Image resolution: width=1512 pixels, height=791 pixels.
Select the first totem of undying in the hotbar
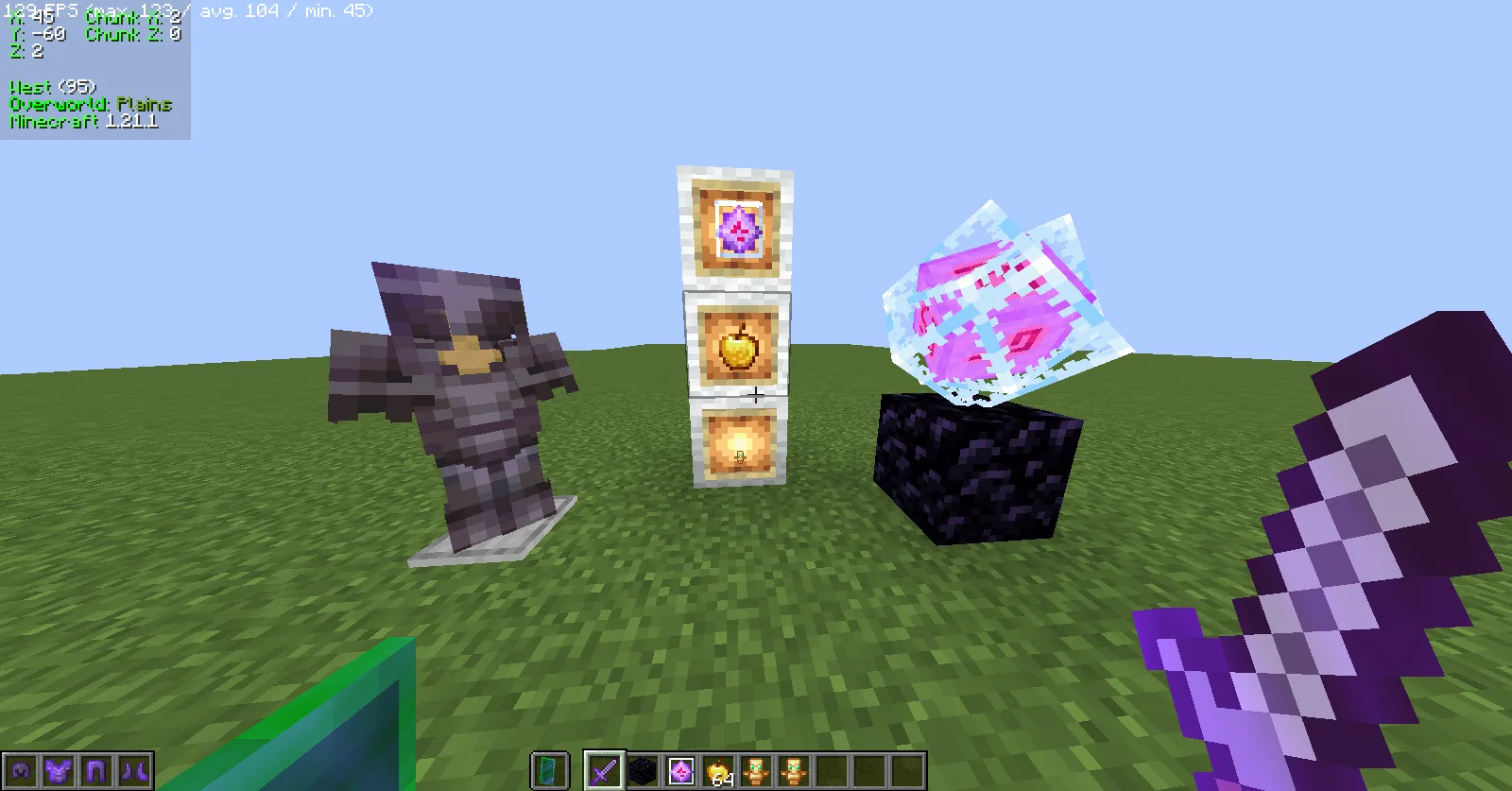tap(758, 774)
